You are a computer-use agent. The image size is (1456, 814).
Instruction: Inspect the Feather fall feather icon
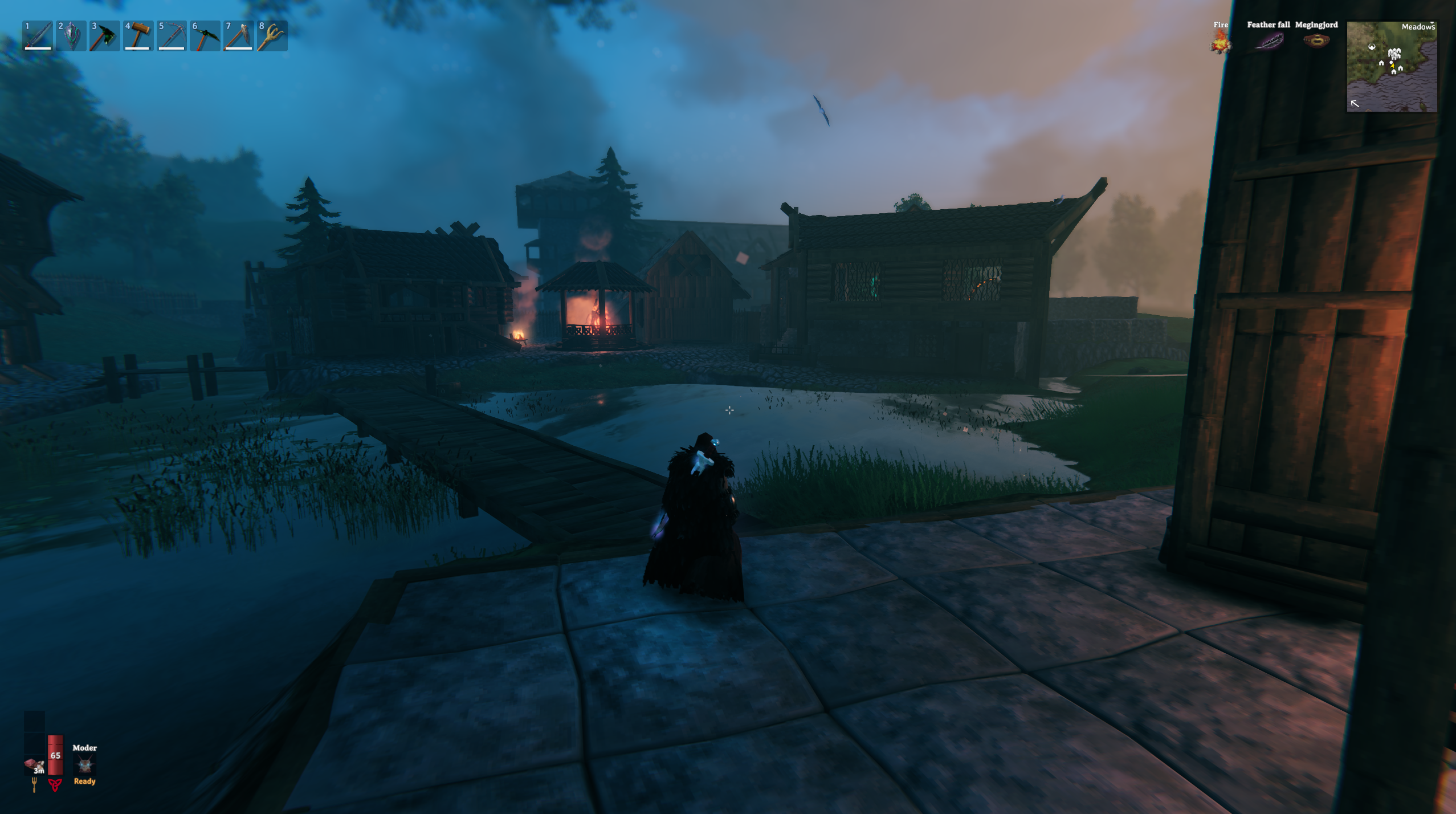click(1269, 41)
